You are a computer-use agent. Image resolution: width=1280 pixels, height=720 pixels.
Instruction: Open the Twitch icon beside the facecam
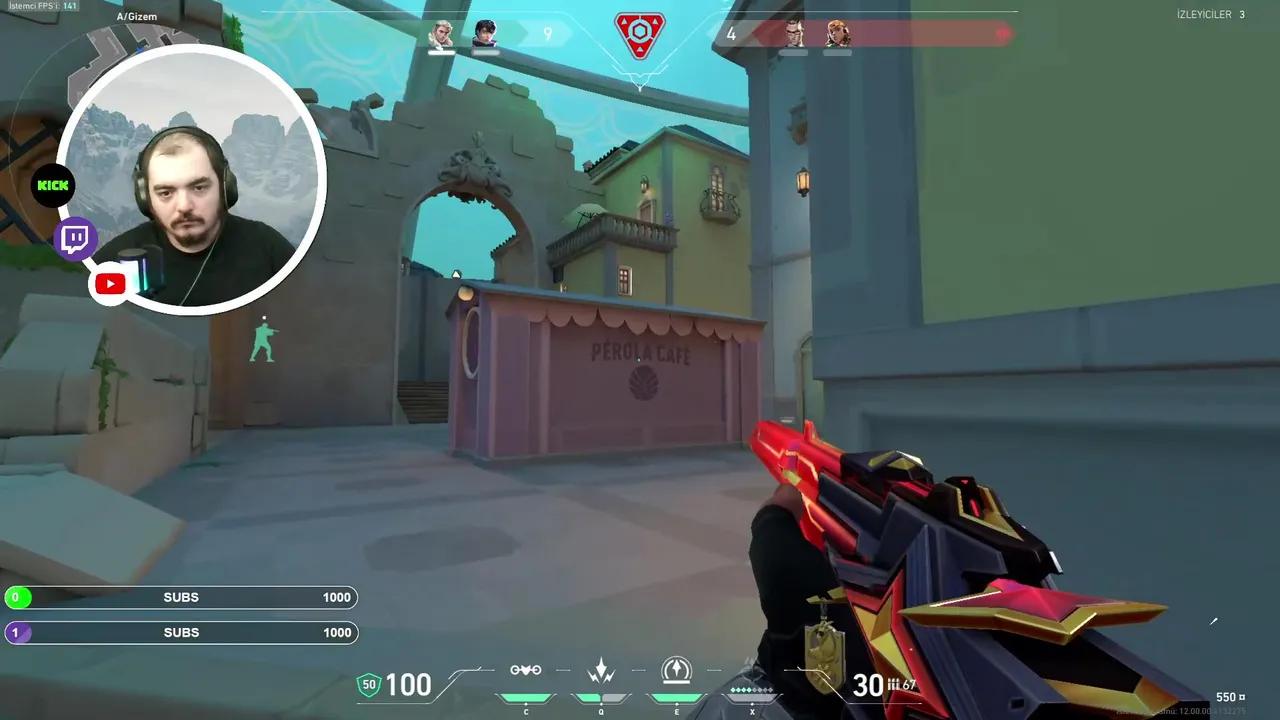[x=75, y=238]
